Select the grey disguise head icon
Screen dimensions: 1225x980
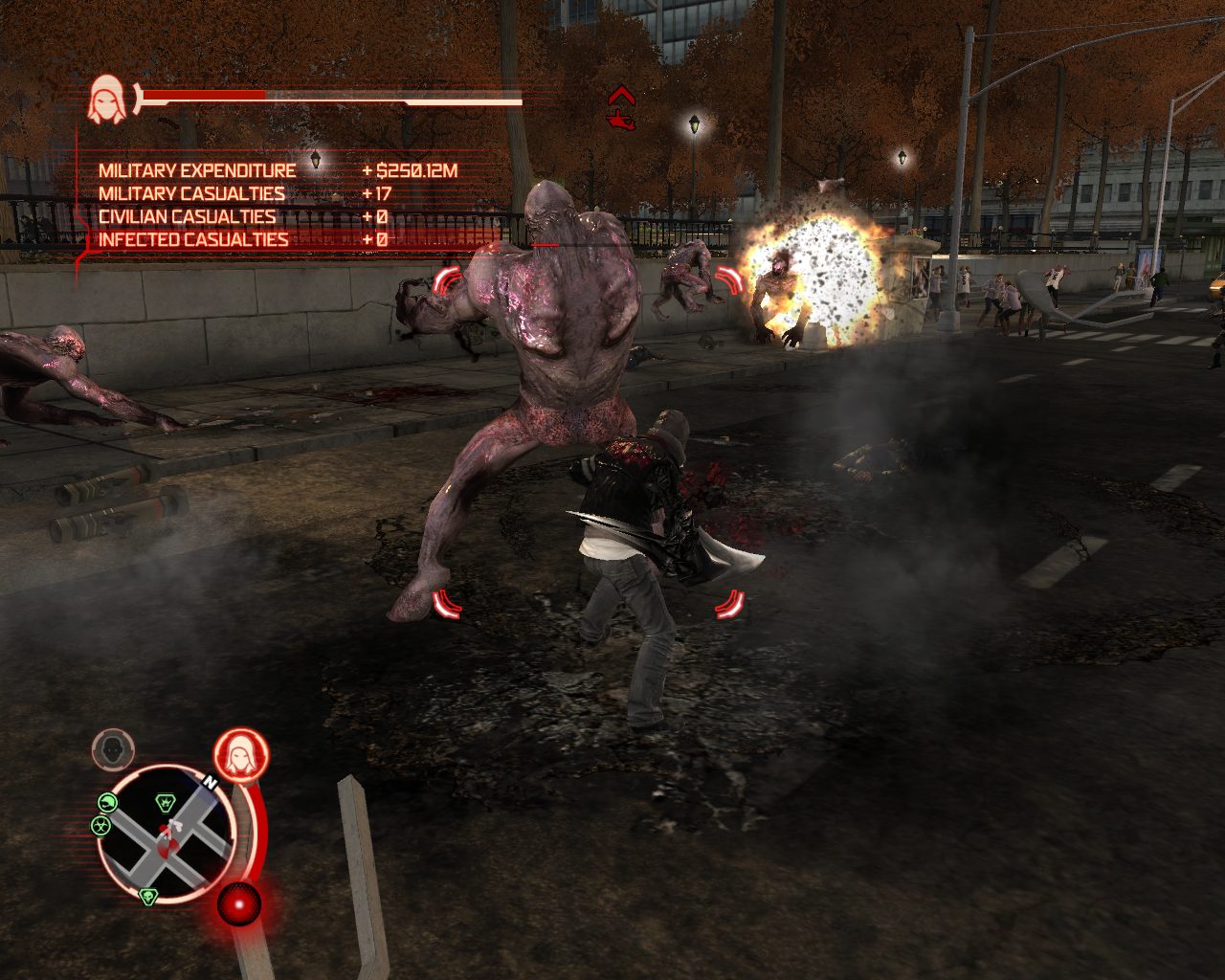point(113,748)
